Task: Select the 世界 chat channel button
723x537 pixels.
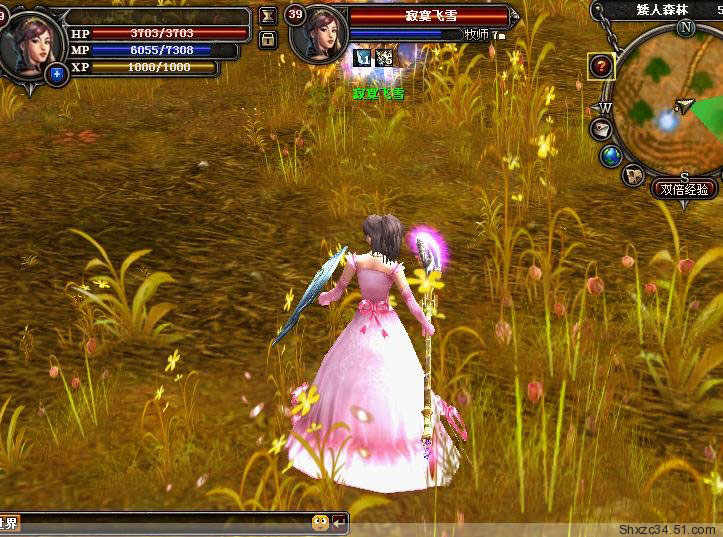Action: point(9,523)
